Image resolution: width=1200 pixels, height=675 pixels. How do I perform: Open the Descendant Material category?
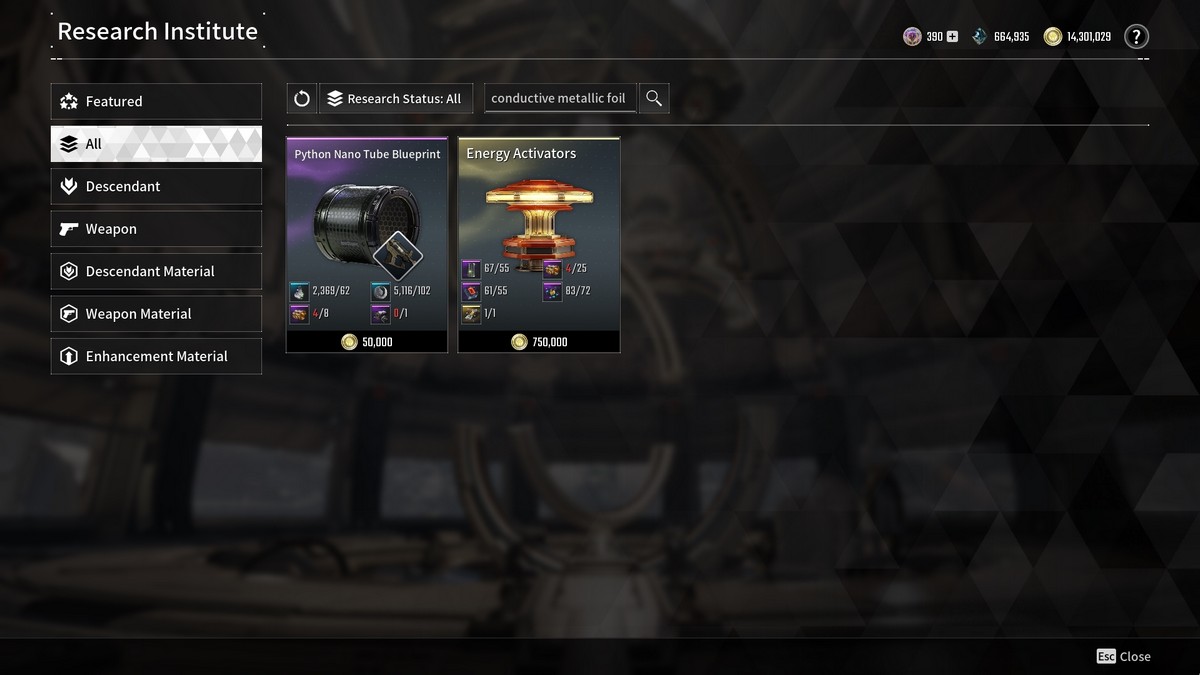156,271
